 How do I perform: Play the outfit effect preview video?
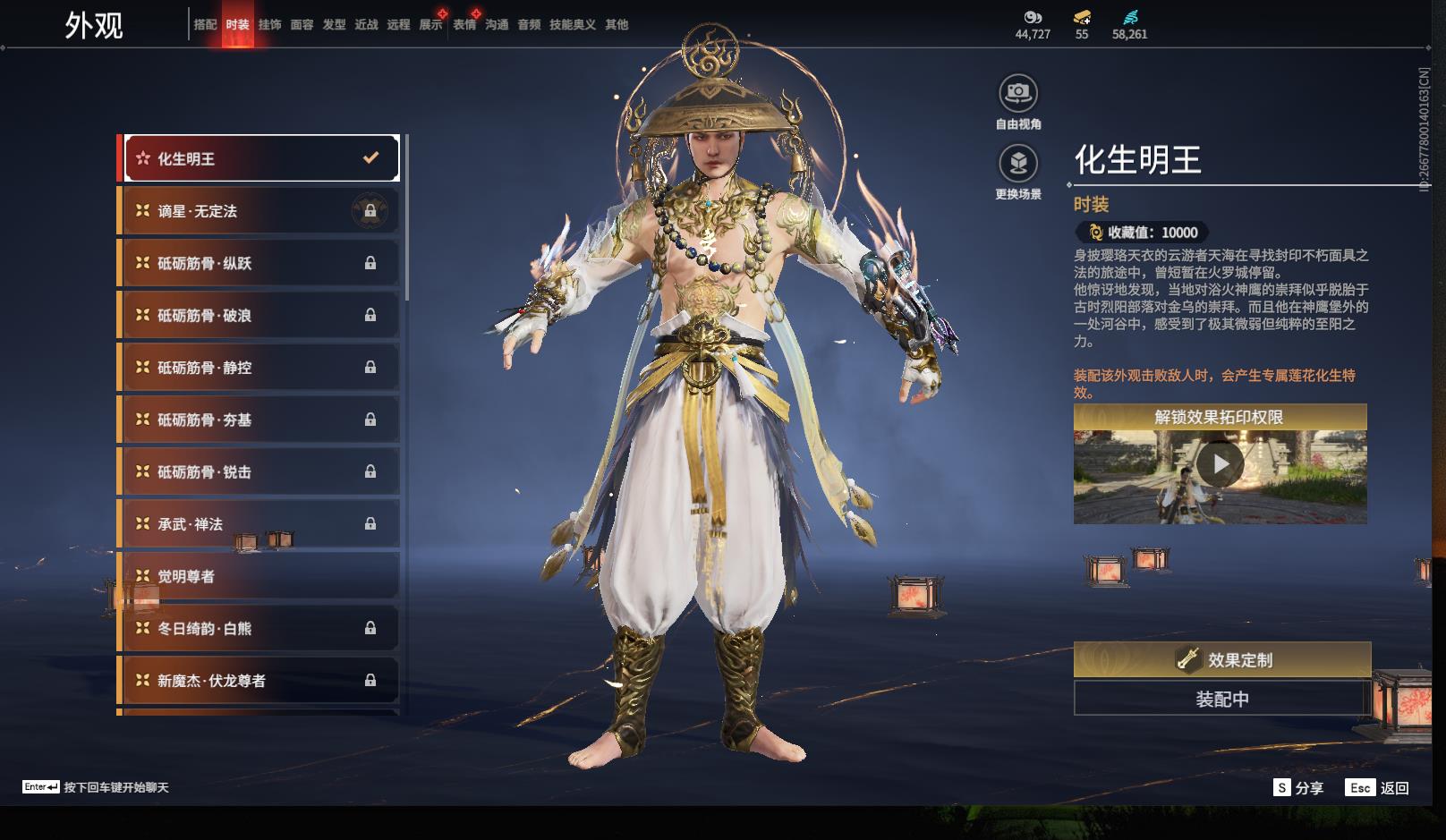pyautogui.click(x=1220, y=464)
